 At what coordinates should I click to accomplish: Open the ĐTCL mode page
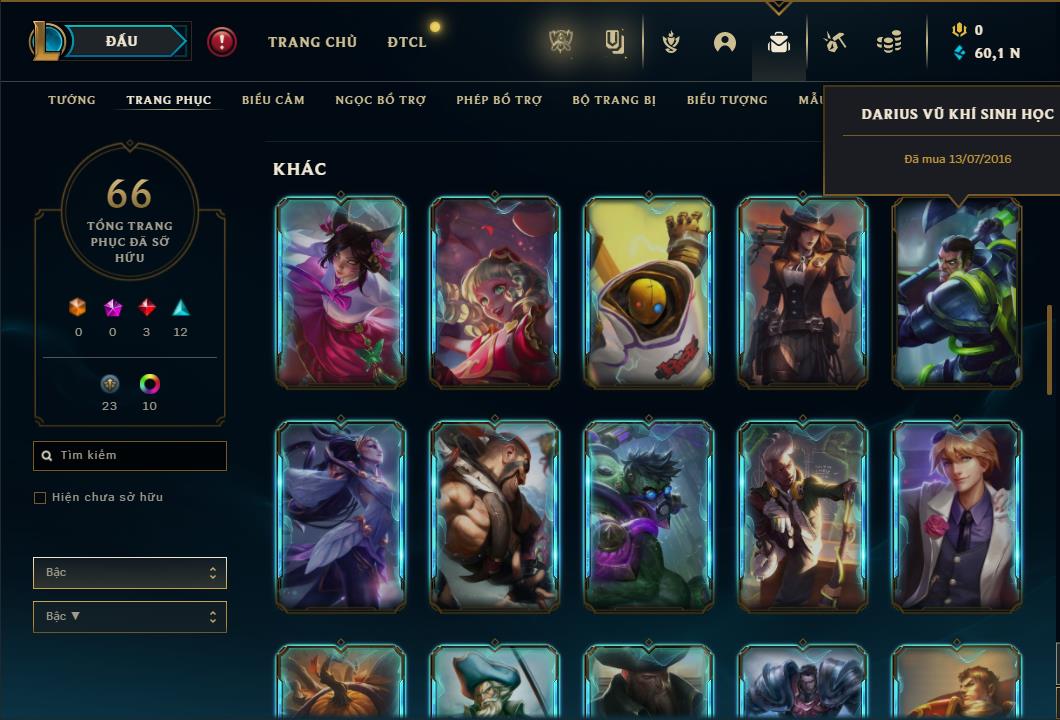[x=407, y=42]
